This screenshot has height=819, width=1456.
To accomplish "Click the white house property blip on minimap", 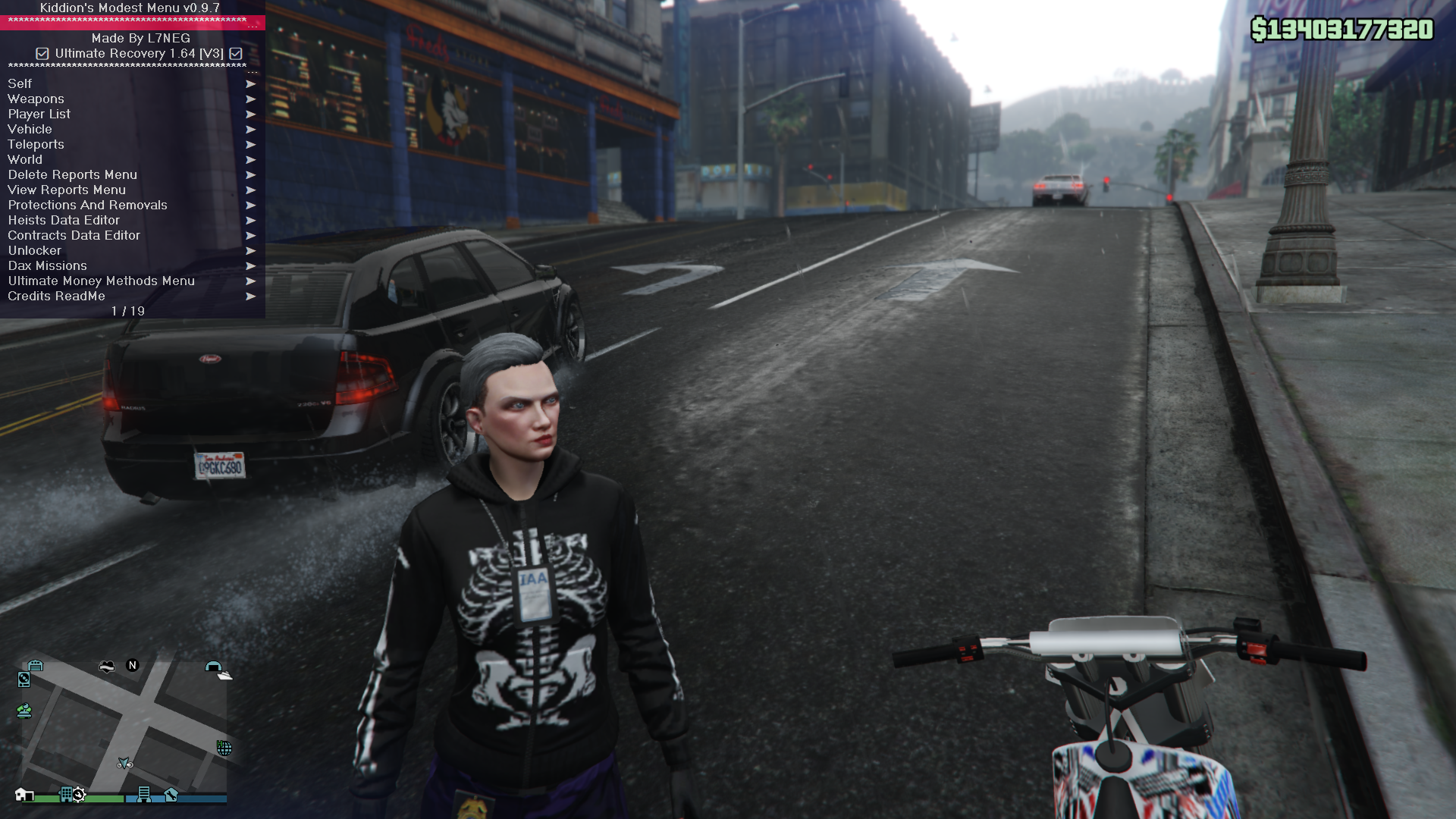I will (24, 795).
